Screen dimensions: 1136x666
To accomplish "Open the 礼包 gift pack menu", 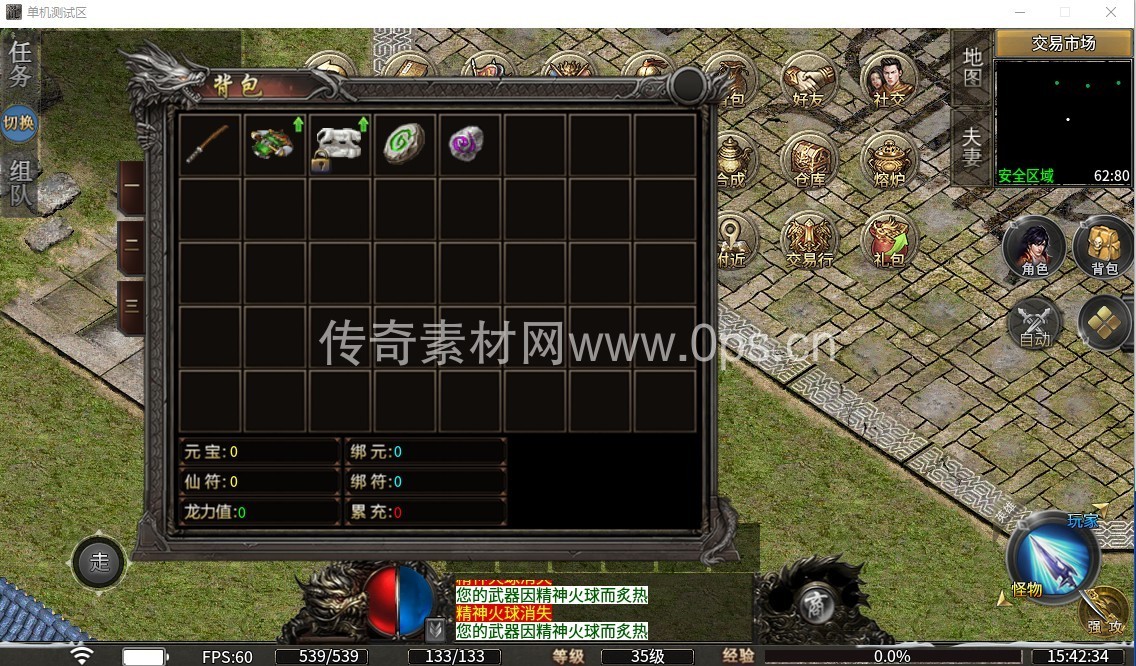I will tap(888, 240).
